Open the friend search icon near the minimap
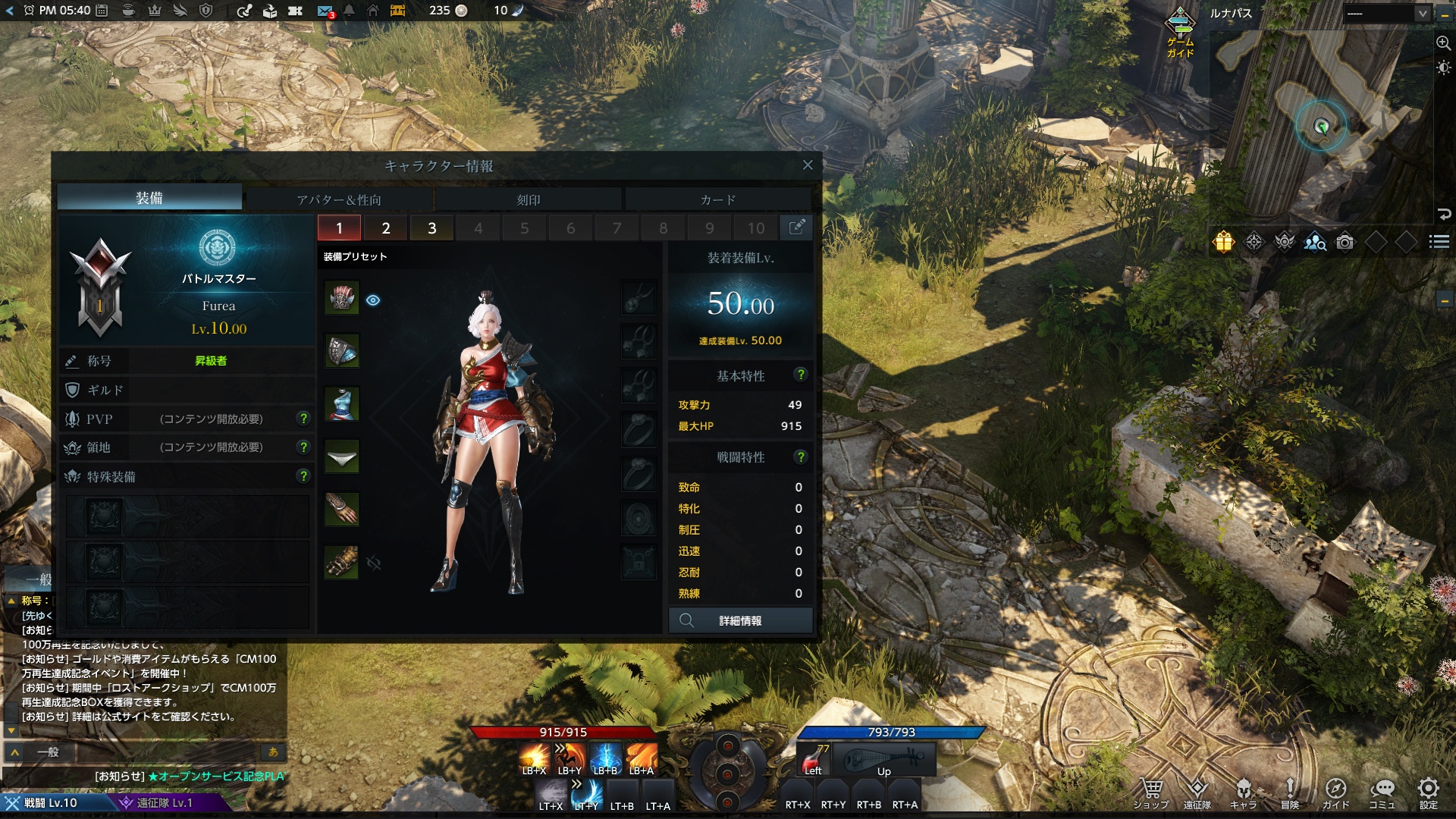 (x=1313, y=240)
